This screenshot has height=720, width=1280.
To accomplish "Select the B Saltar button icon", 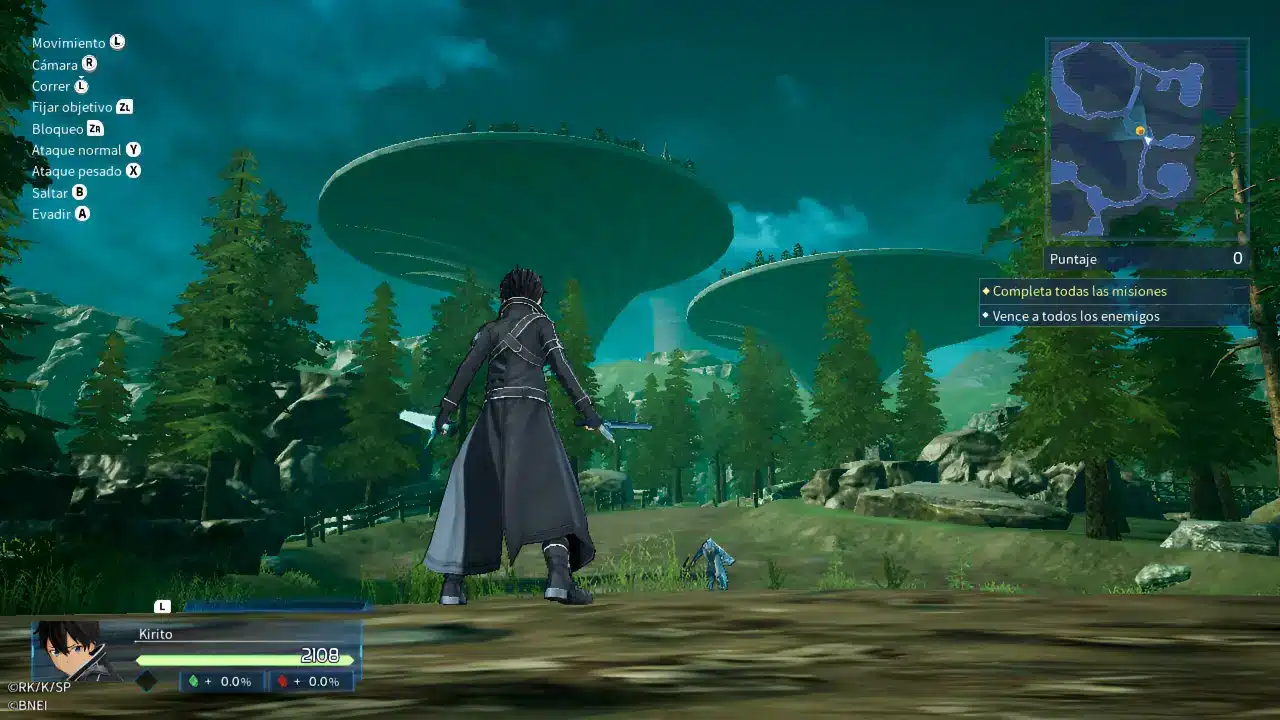I will [82, 192].
